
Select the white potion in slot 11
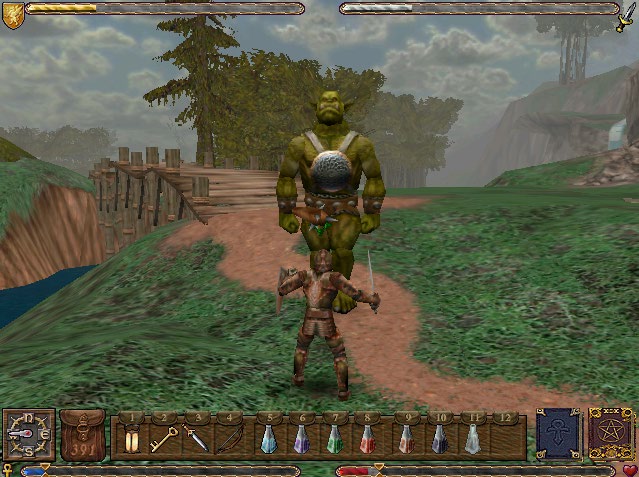coord(472,438)
